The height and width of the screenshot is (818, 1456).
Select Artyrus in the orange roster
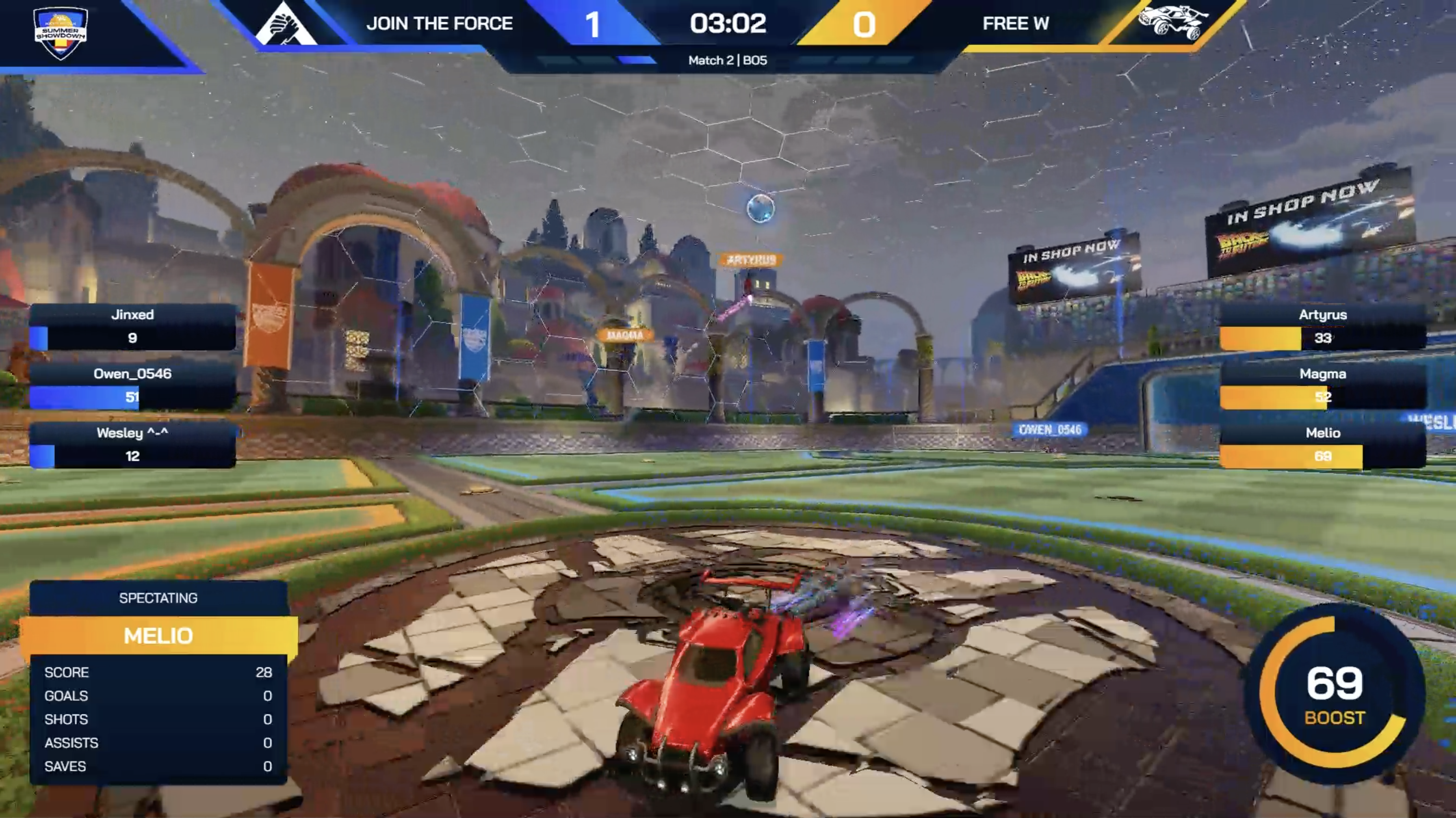[1323, 327]
